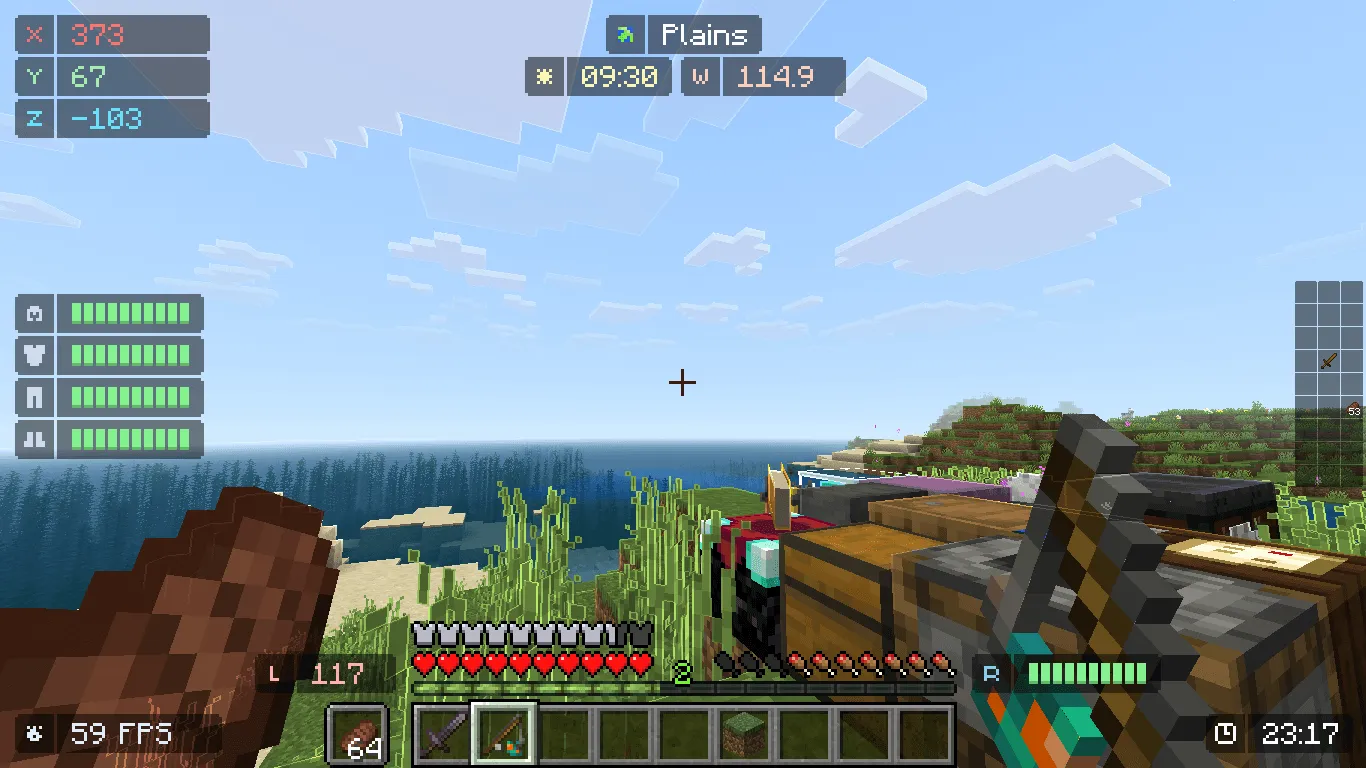Click the snowflake icon next to FPS counter
The width and height of the screenshot is (1366, 768).
coord(35,733)
